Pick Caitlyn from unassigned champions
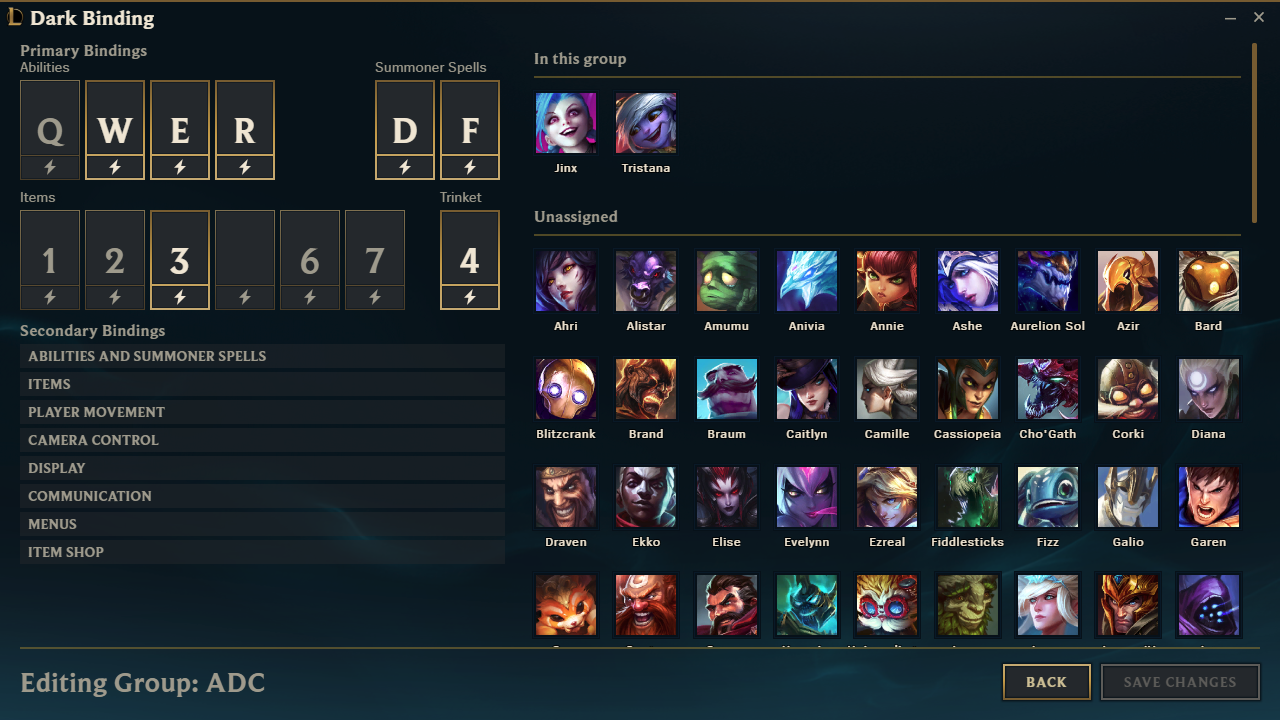Screen dimensions: 1280x720 point(807,389)
